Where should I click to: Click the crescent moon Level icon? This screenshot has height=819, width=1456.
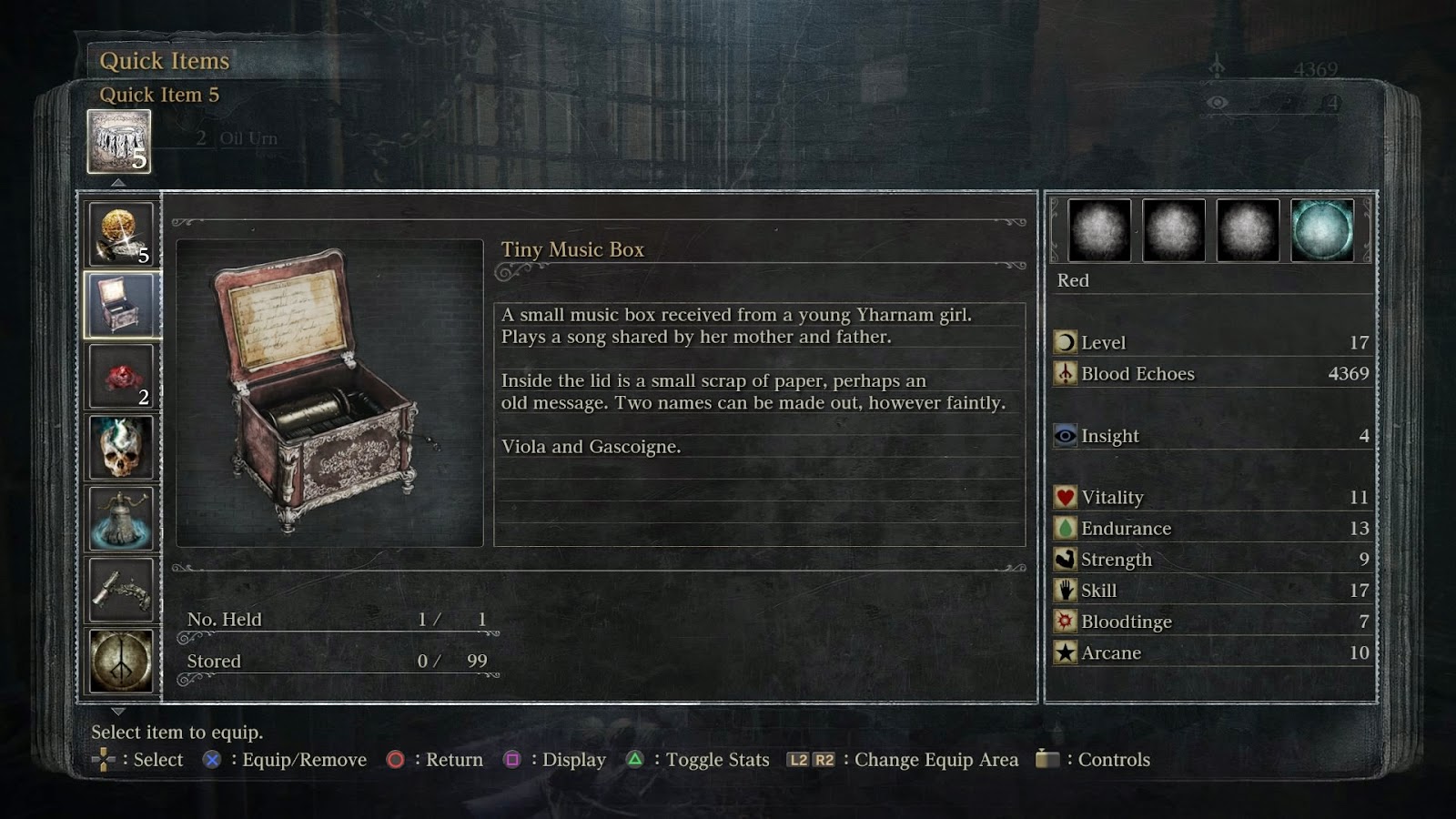1063,342
